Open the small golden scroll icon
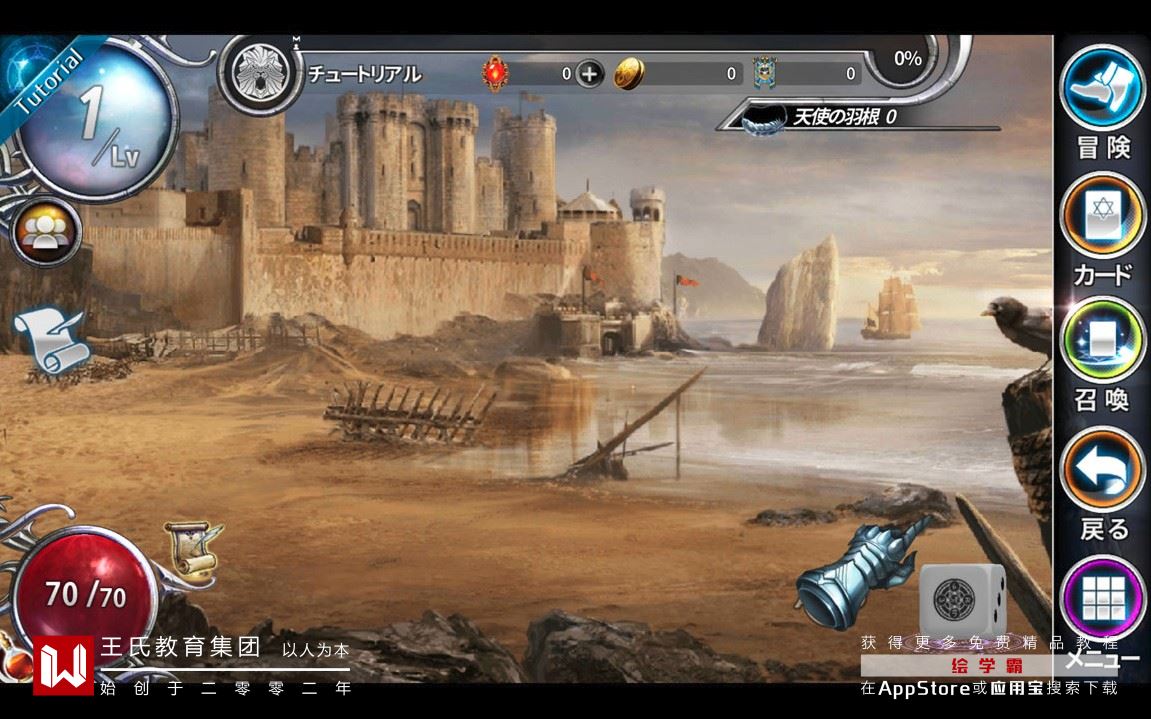Screen dimensions: 1151x719 pos(191,548)
